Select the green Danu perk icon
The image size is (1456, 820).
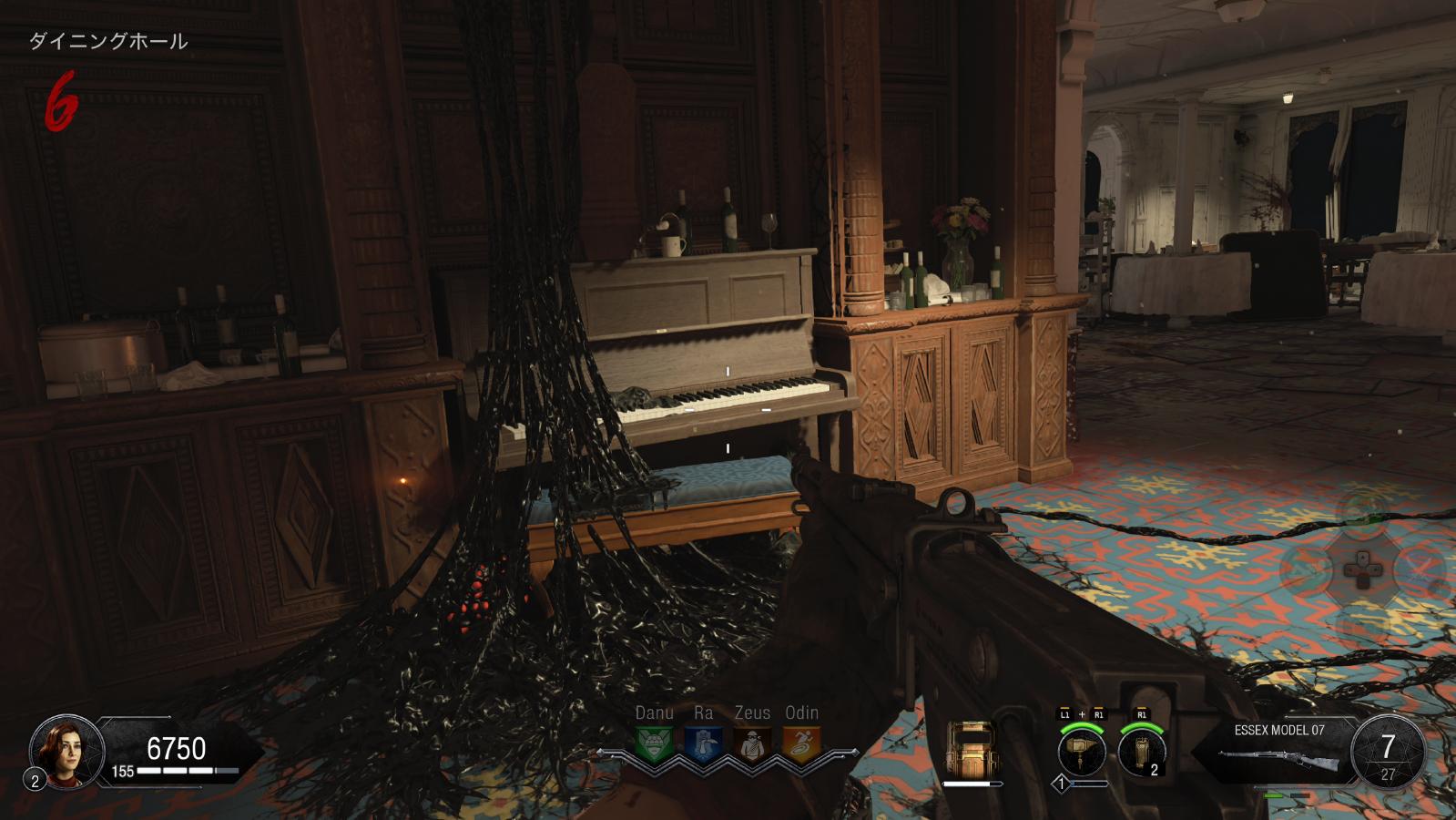click(x=654, y=744)
